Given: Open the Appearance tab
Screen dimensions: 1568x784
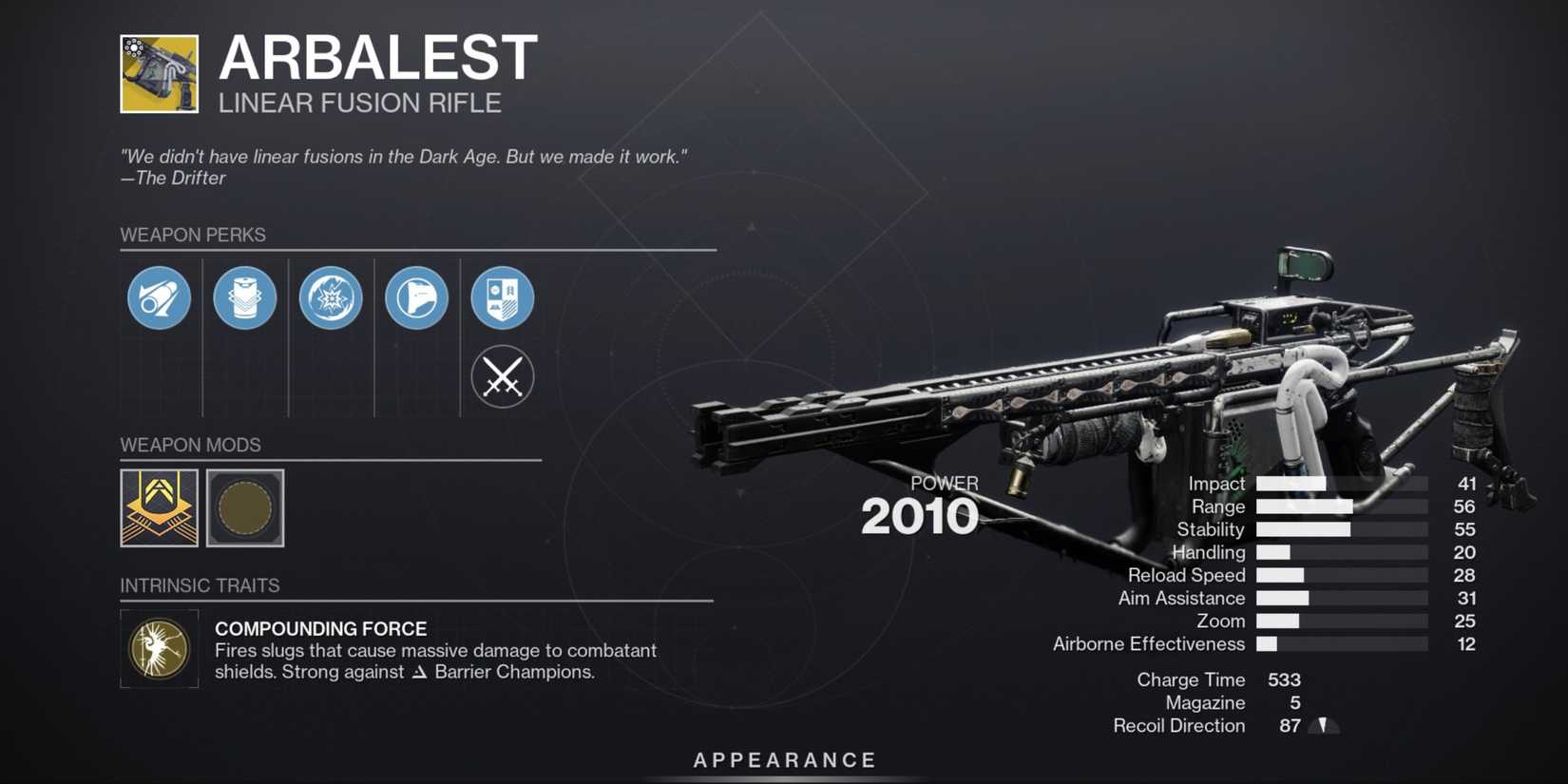Looking at the screenshot, I should click(x=783, y=759).
